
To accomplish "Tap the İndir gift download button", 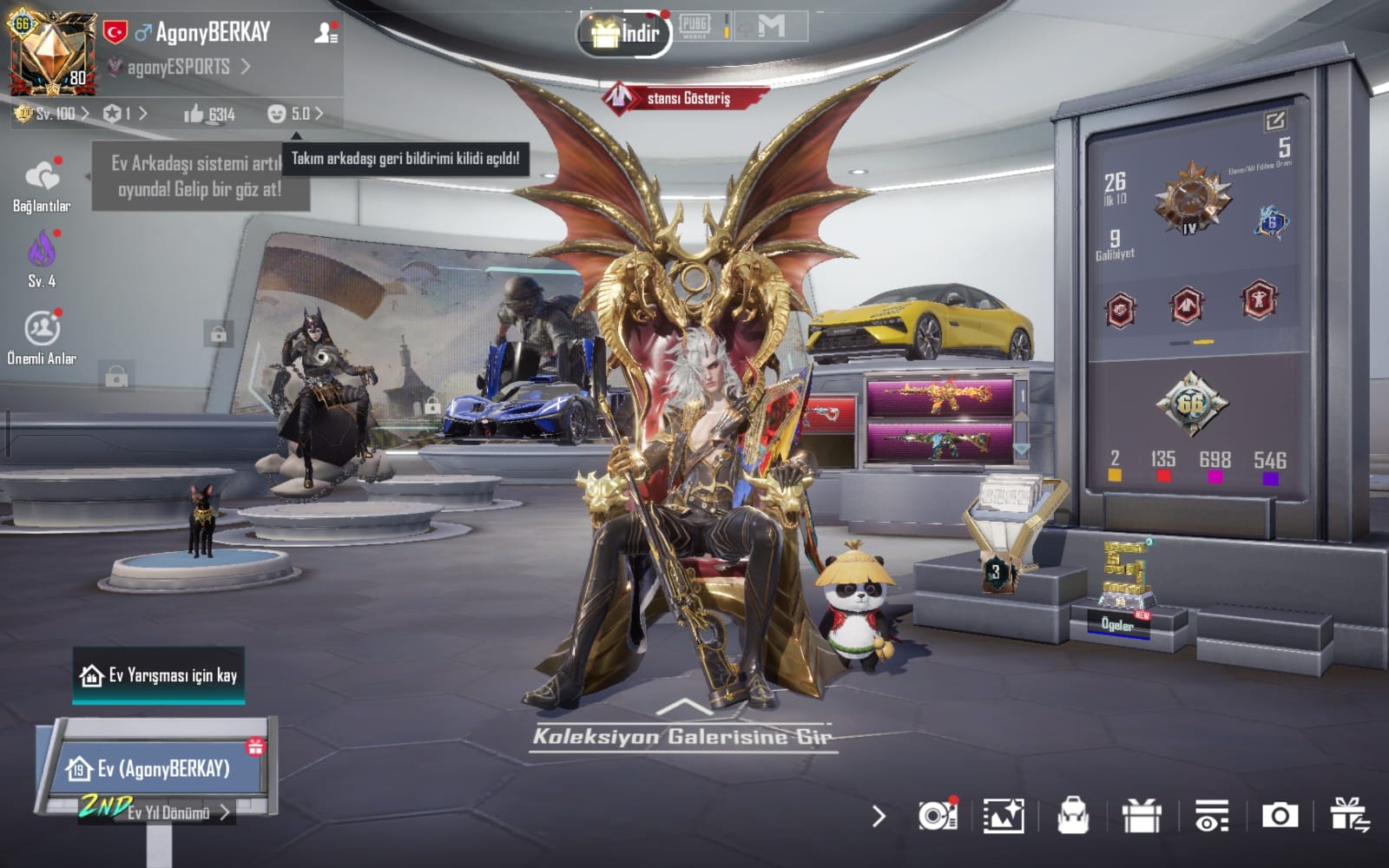I will 624,34.
